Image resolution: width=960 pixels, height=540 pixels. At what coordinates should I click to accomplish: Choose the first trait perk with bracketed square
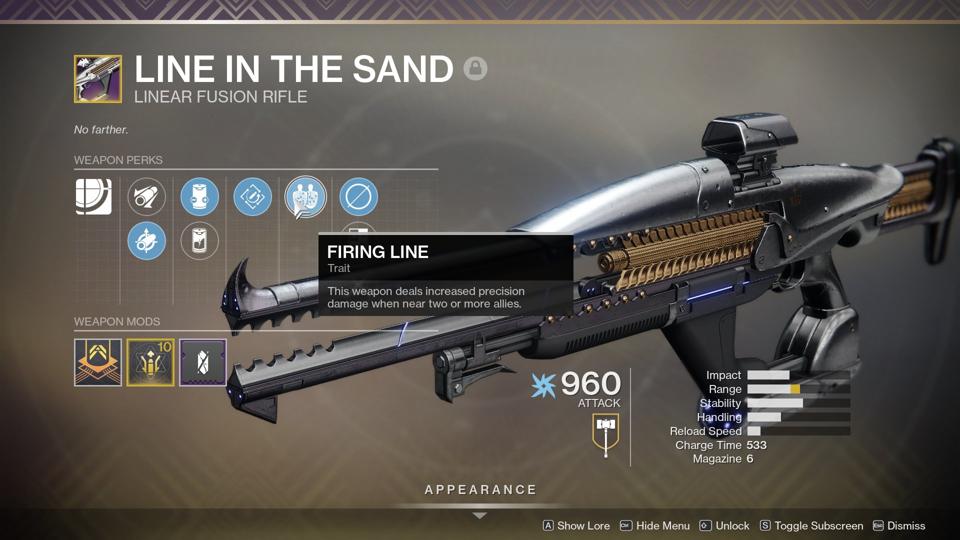point(252,197)
